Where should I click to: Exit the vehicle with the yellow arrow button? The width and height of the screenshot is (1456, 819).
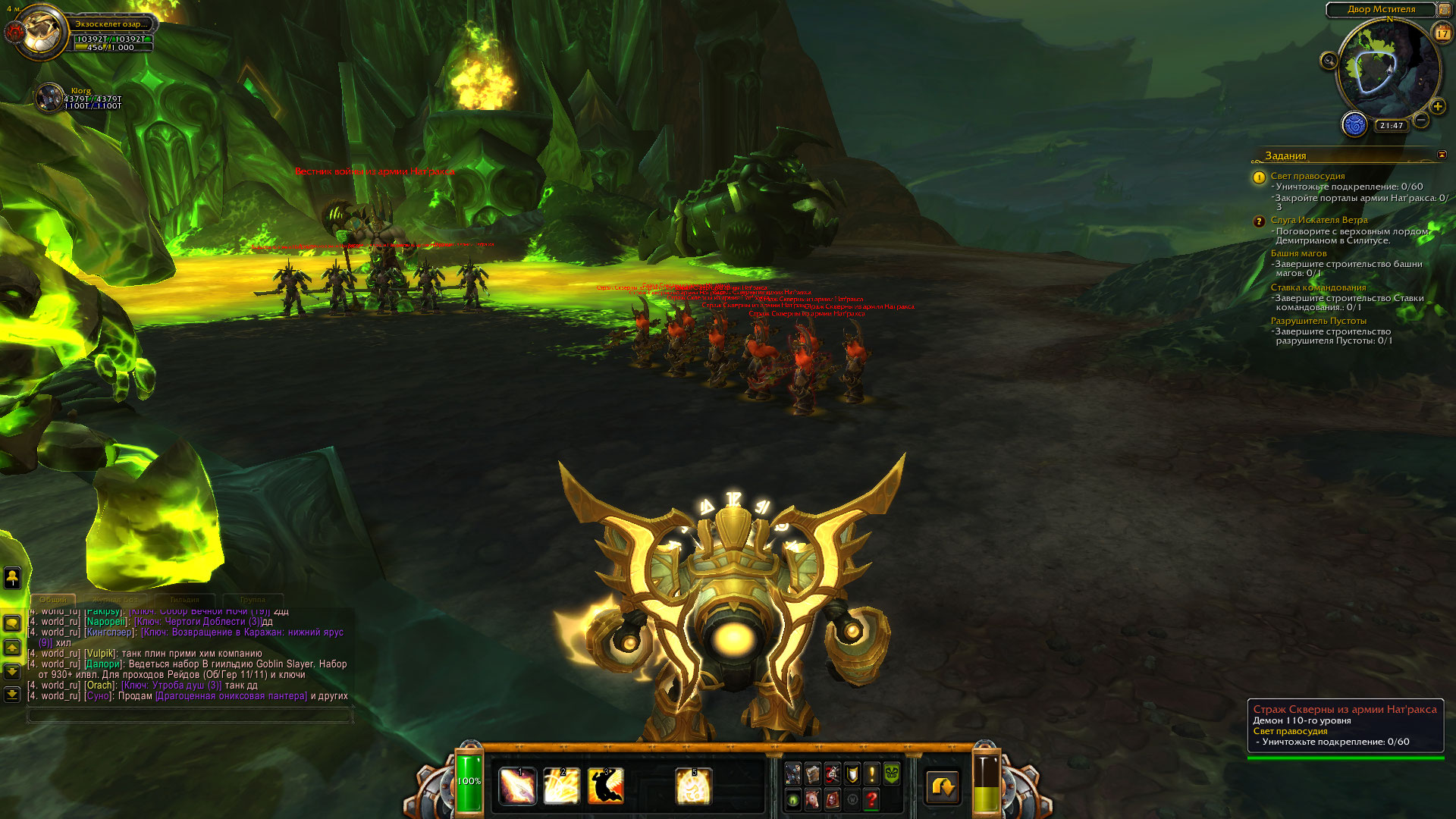(943, 786)
